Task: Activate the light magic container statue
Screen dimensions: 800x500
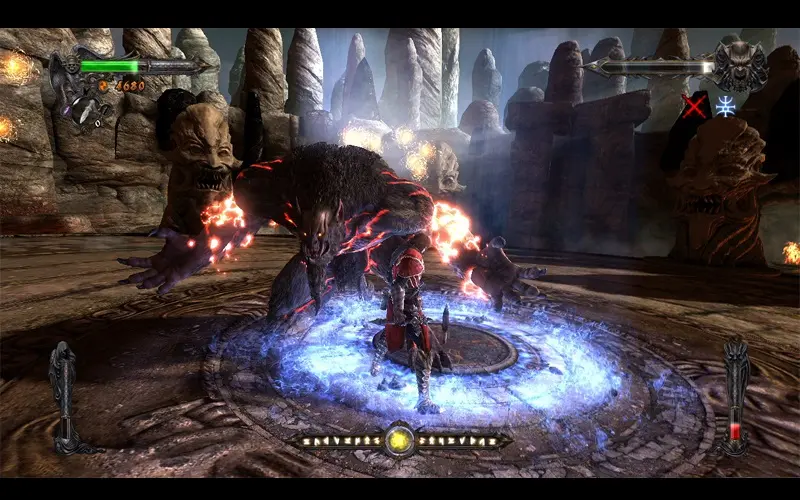Action: tap(63, 388)
